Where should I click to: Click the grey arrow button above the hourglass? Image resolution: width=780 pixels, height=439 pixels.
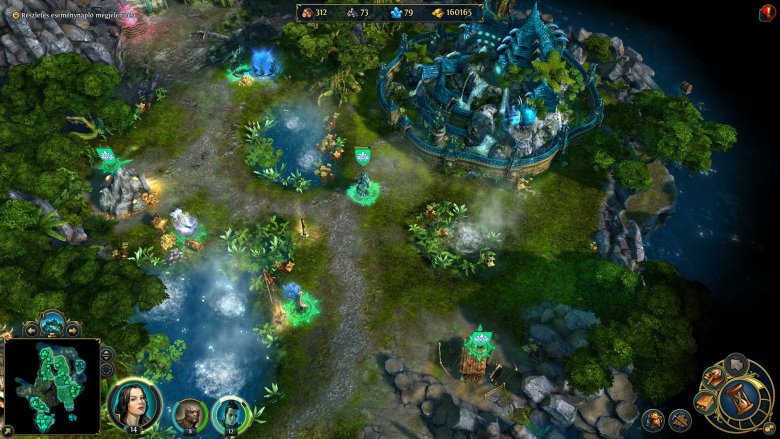coord(735,363)
